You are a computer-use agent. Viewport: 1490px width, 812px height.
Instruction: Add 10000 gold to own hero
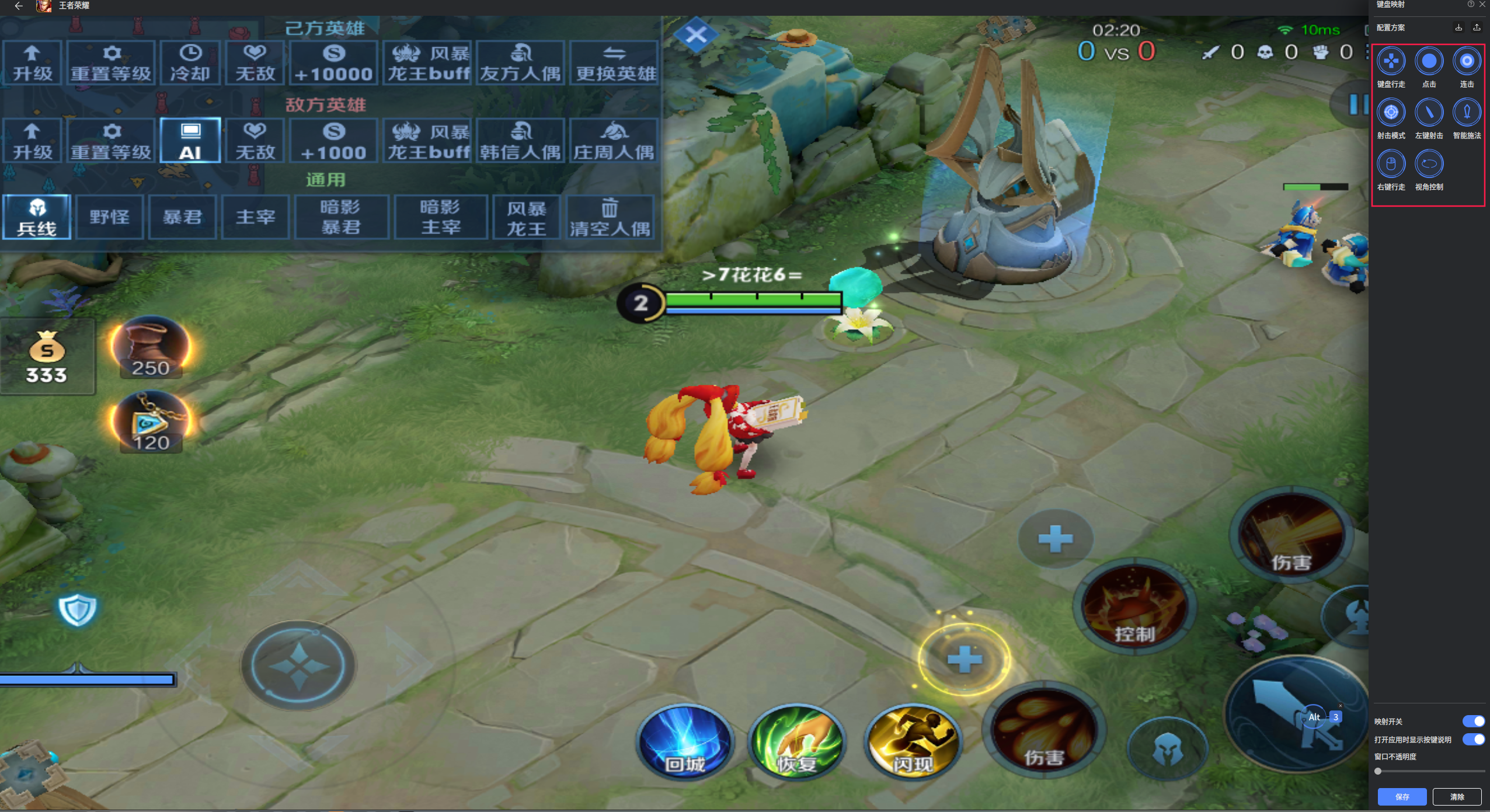click(333, 63)
